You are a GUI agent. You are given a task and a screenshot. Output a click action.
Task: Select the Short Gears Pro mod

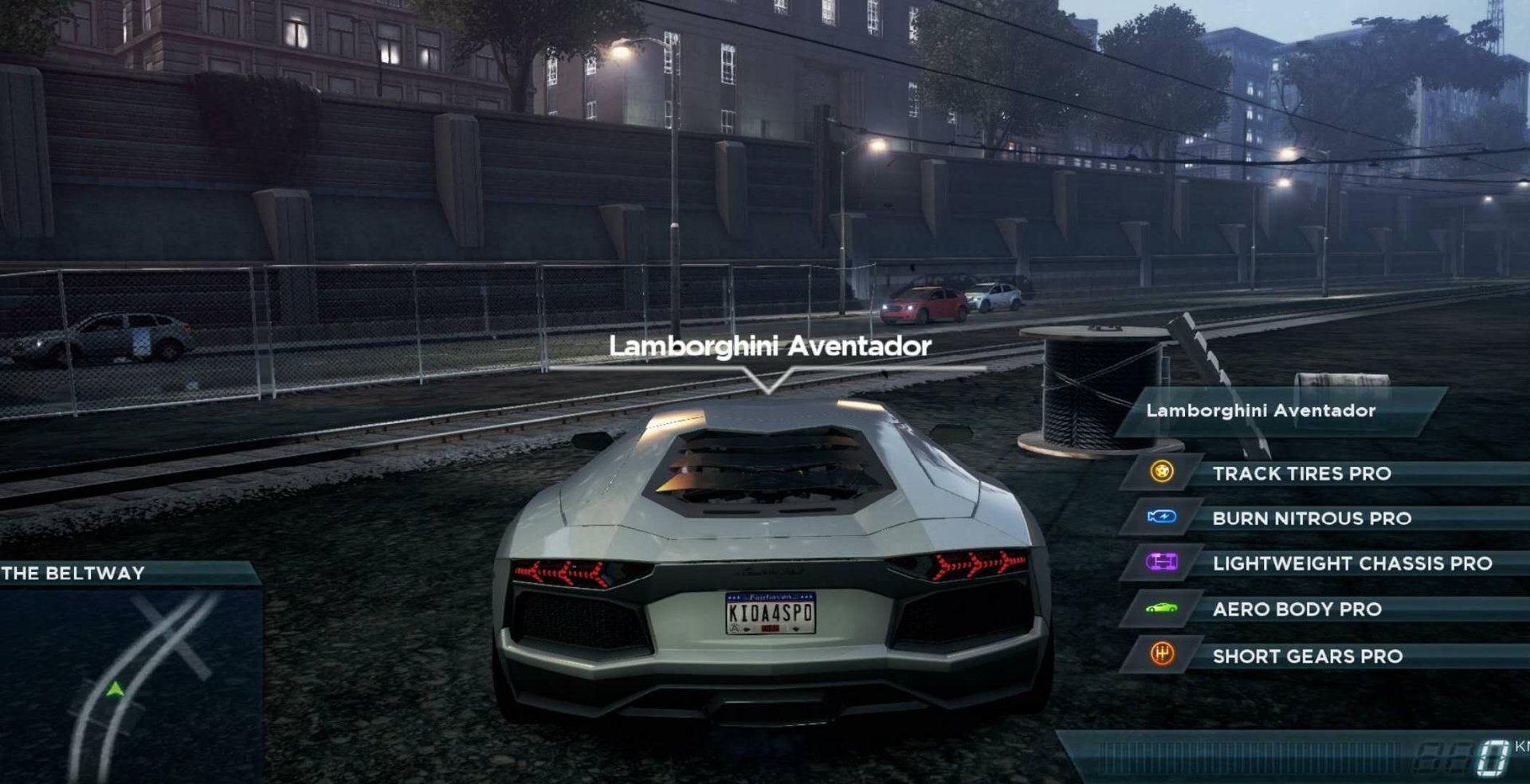coord(1307,657)
